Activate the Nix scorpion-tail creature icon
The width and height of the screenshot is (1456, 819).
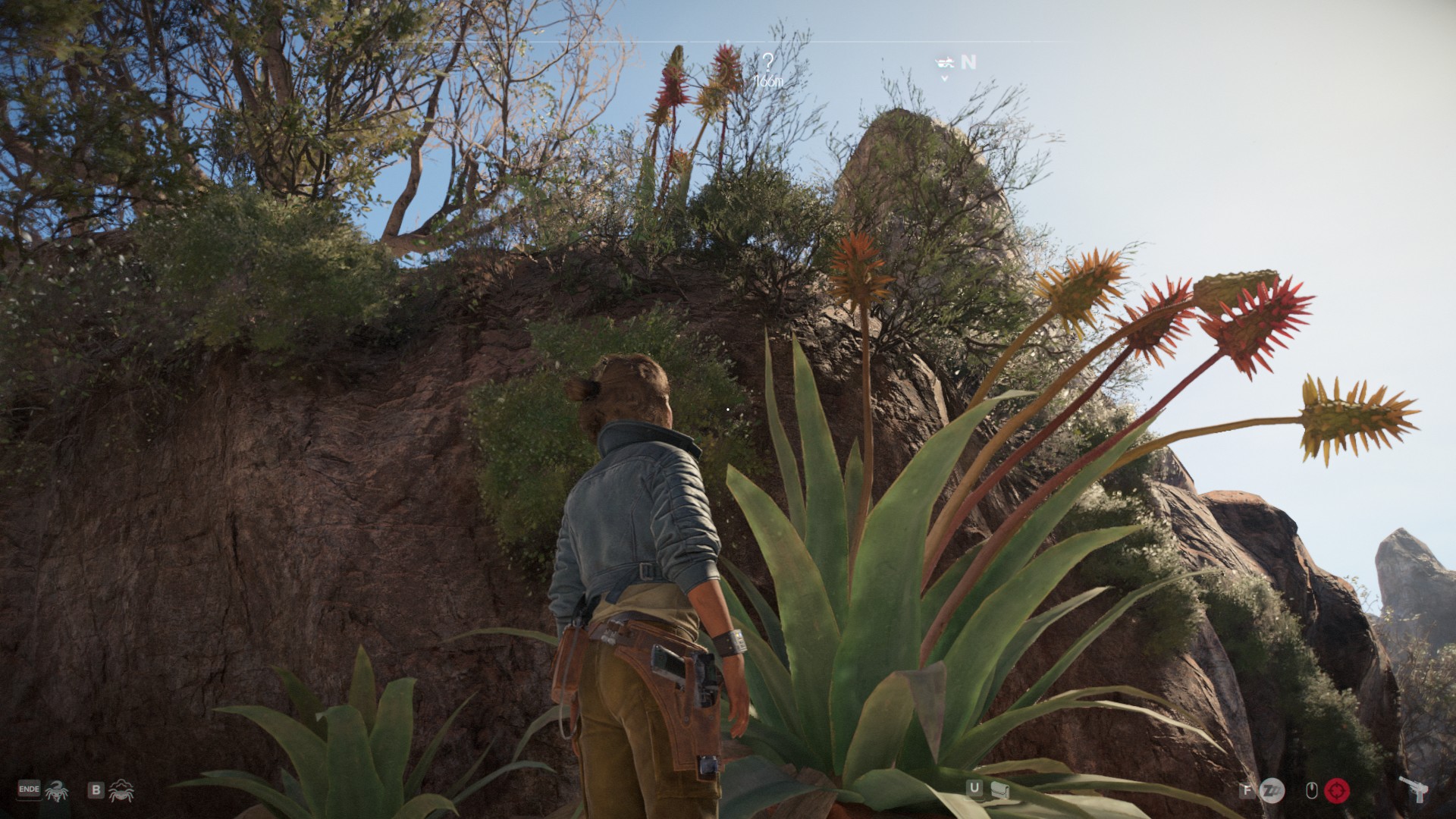pyautogui.click(x=55, y=791)
